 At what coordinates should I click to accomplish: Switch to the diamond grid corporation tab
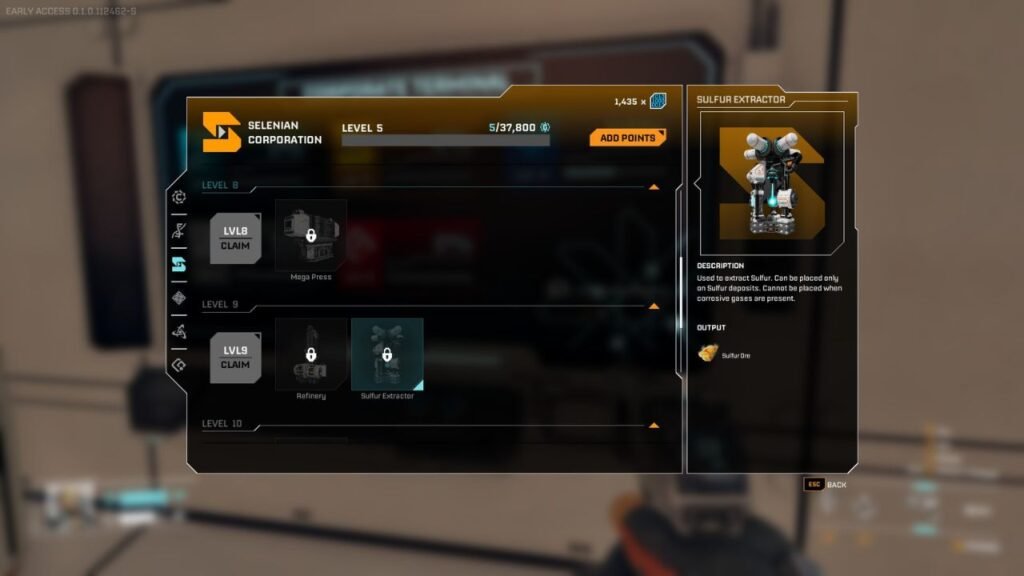tap(179, 298)
